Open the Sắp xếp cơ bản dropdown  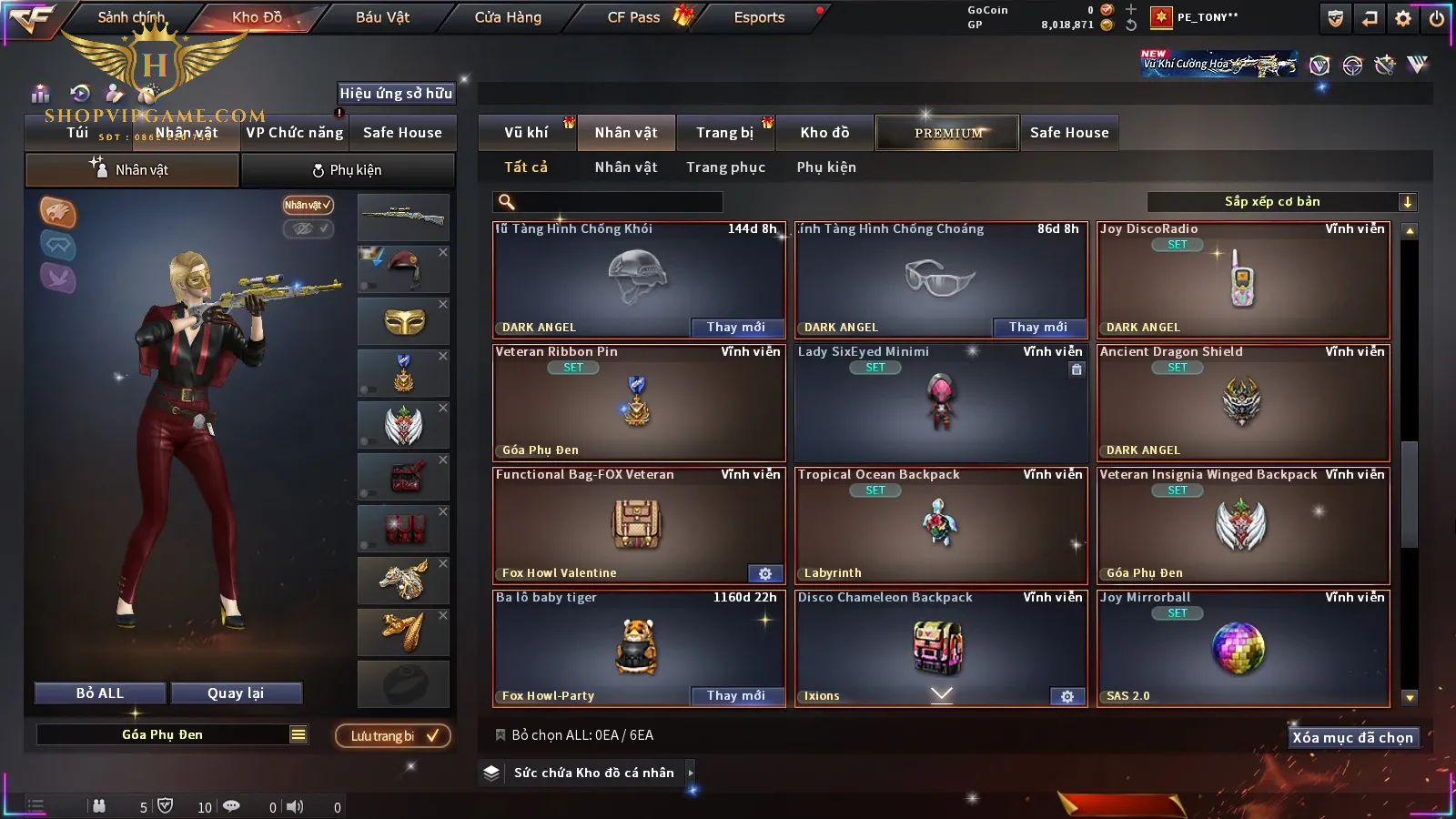pos(1282,202)
